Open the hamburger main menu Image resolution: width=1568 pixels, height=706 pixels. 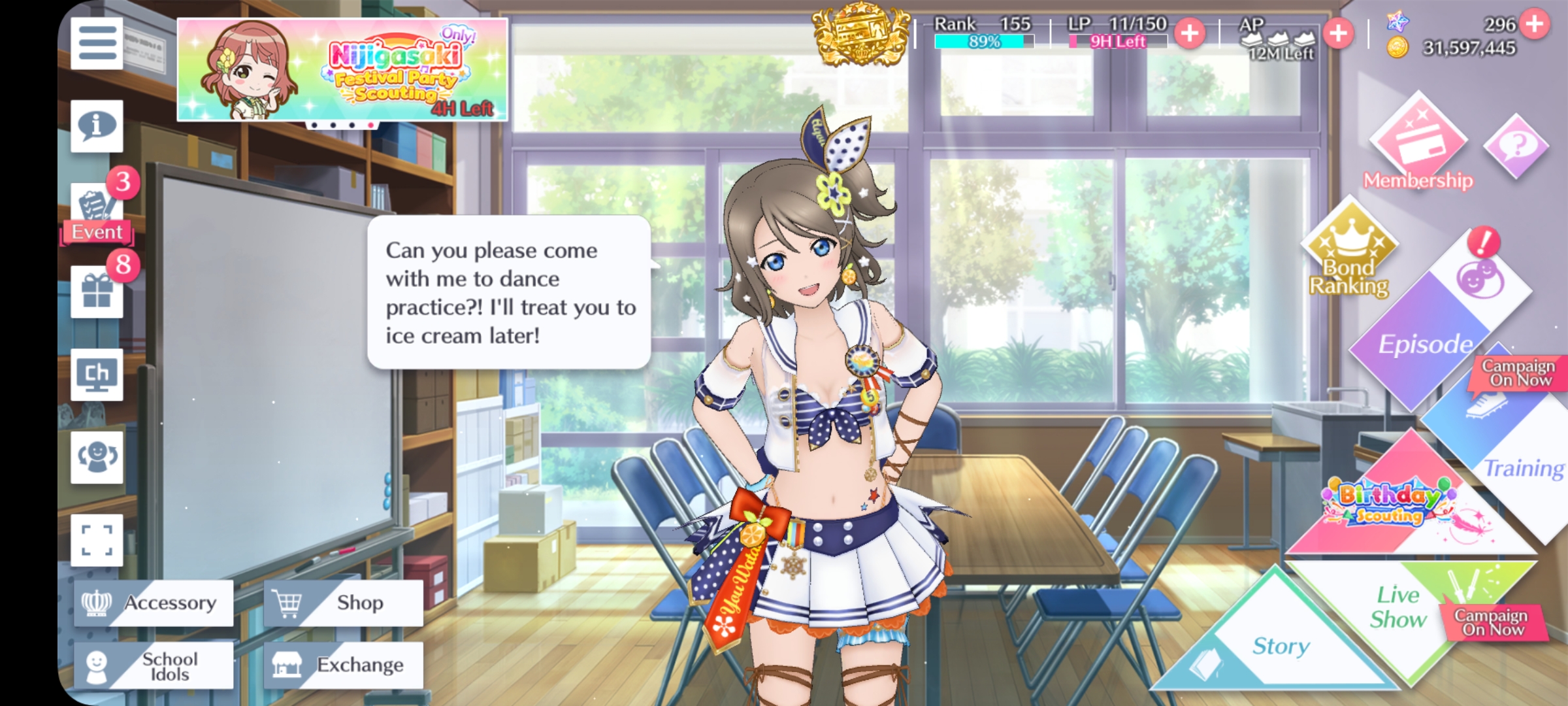pyautogui.click(x=97, y=43)
